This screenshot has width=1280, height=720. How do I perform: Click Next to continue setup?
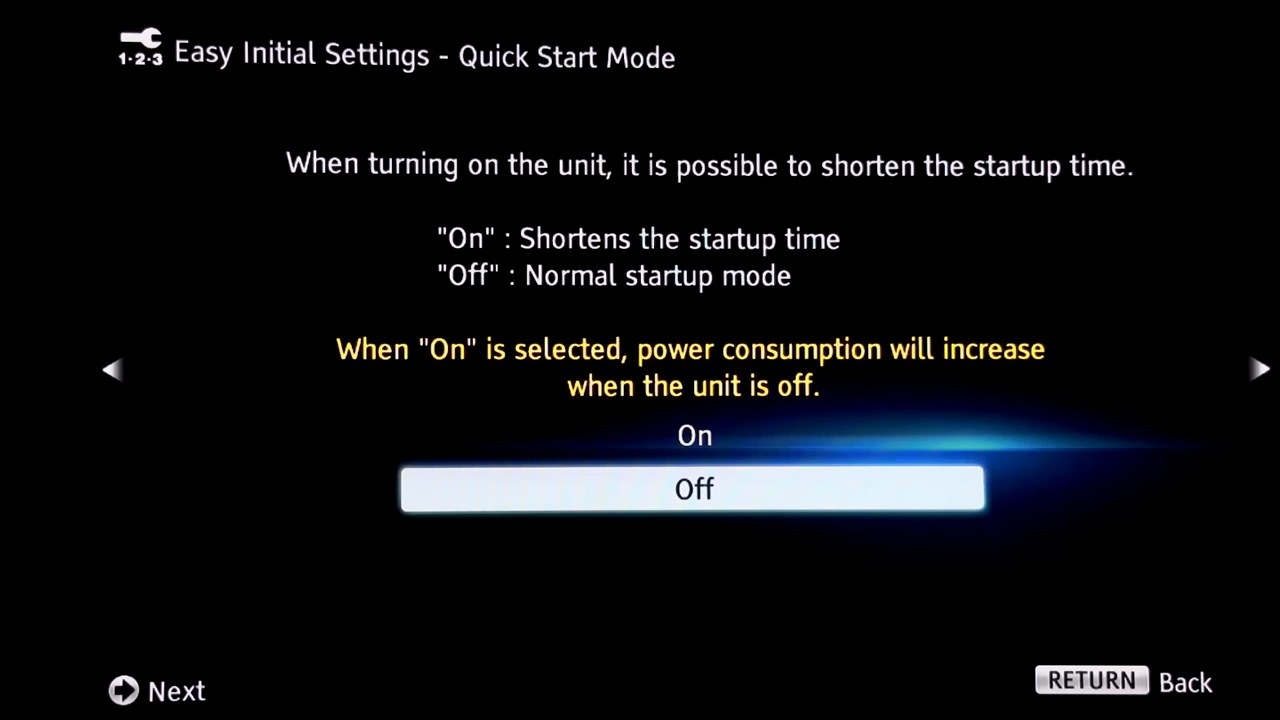[x=157, y=690]
